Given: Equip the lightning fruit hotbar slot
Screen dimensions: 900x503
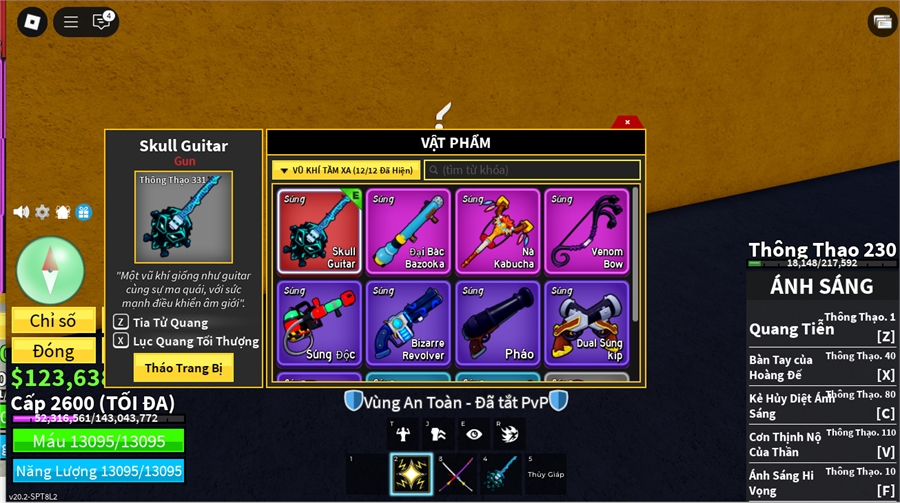Looking at the screenshot, I should pyautogui.click(x=411, y=473).
